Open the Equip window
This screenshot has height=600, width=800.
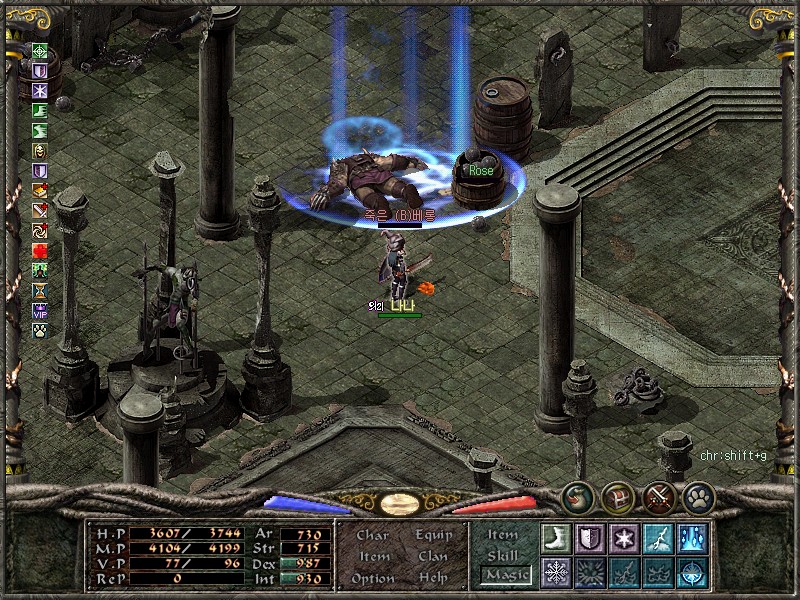point(433,535)
